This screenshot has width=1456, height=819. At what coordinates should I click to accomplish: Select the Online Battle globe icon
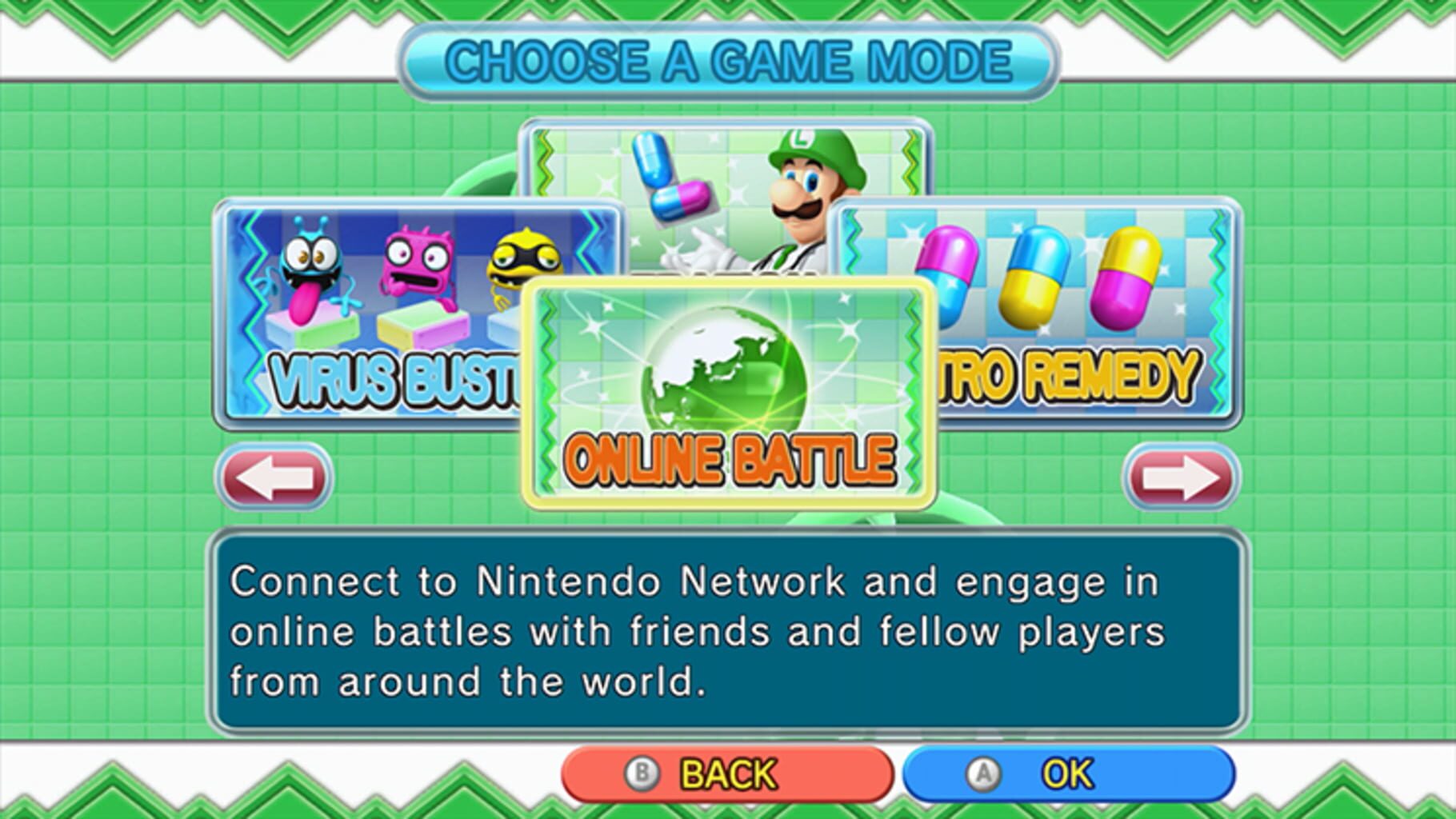point(726,368)
